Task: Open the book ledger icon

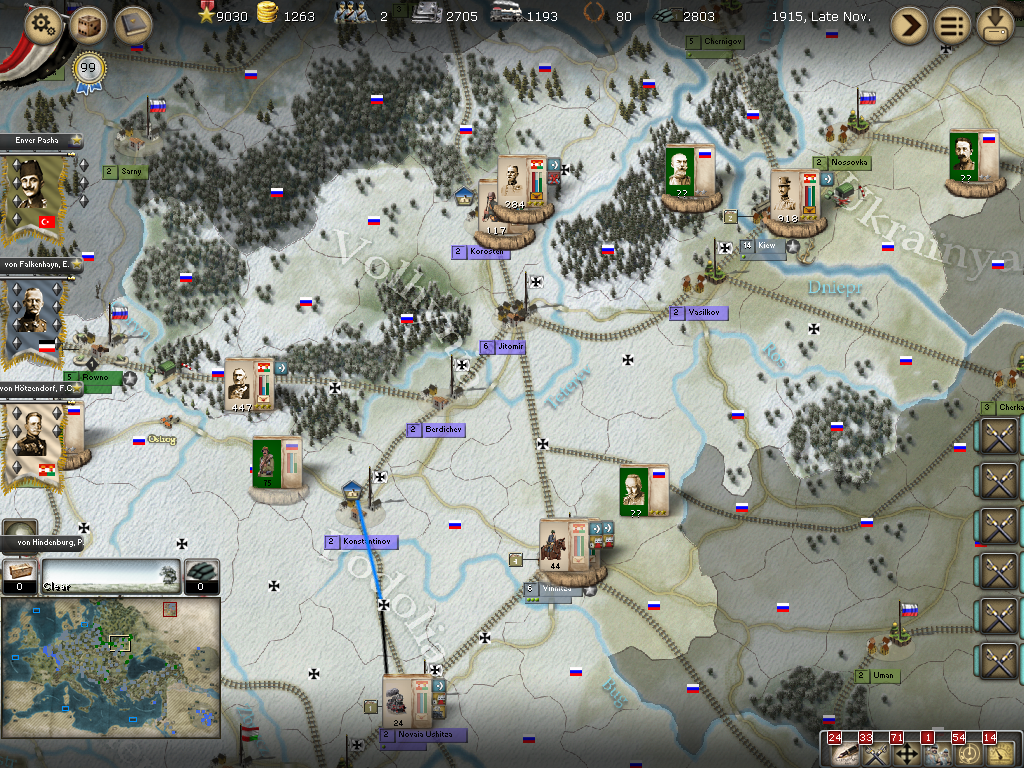Action: coord(132,24)
